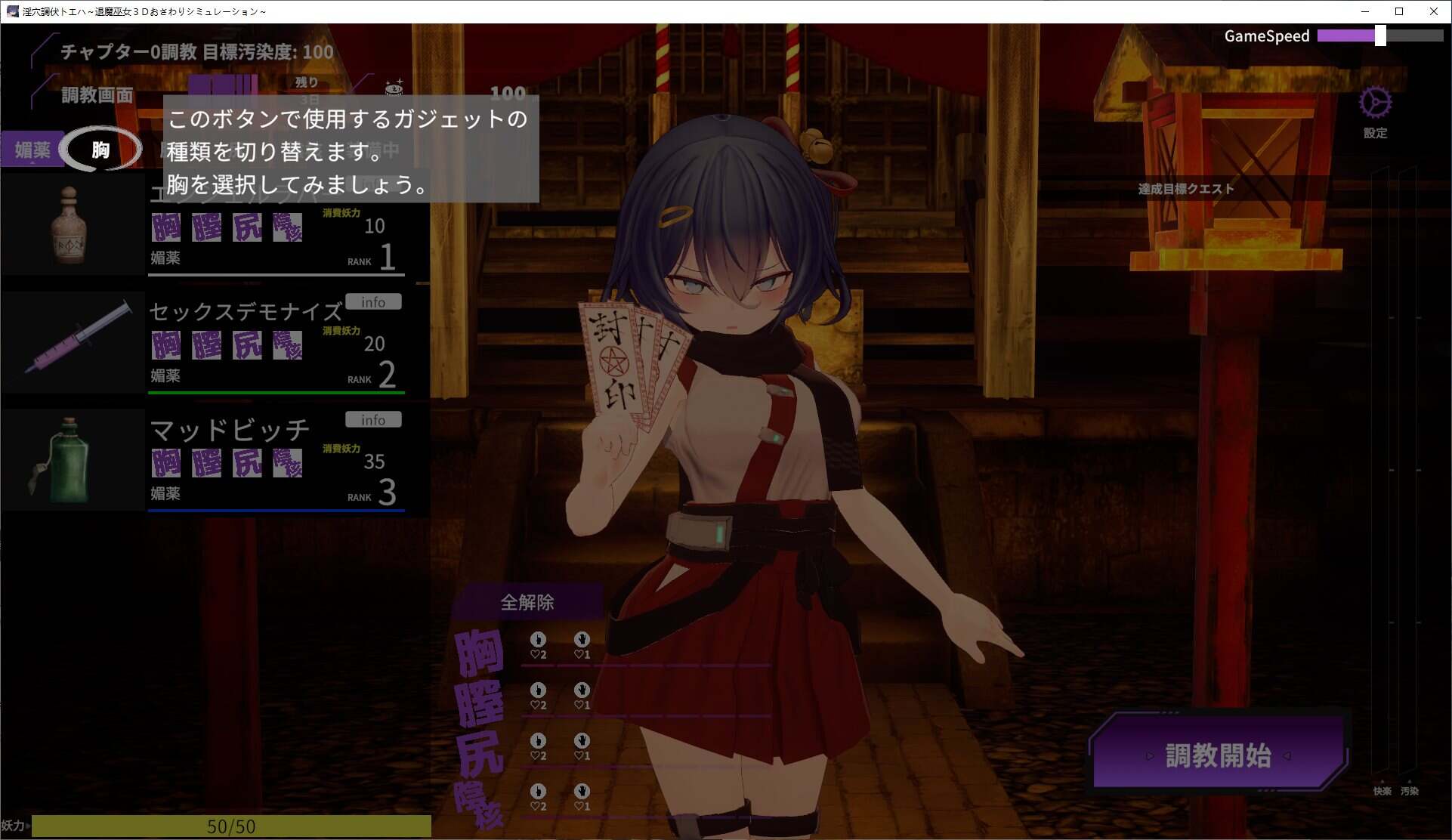The image size is (1452, 840).
Task: Open info for the マッドビッチ gadget
Action: pos(372,419)
